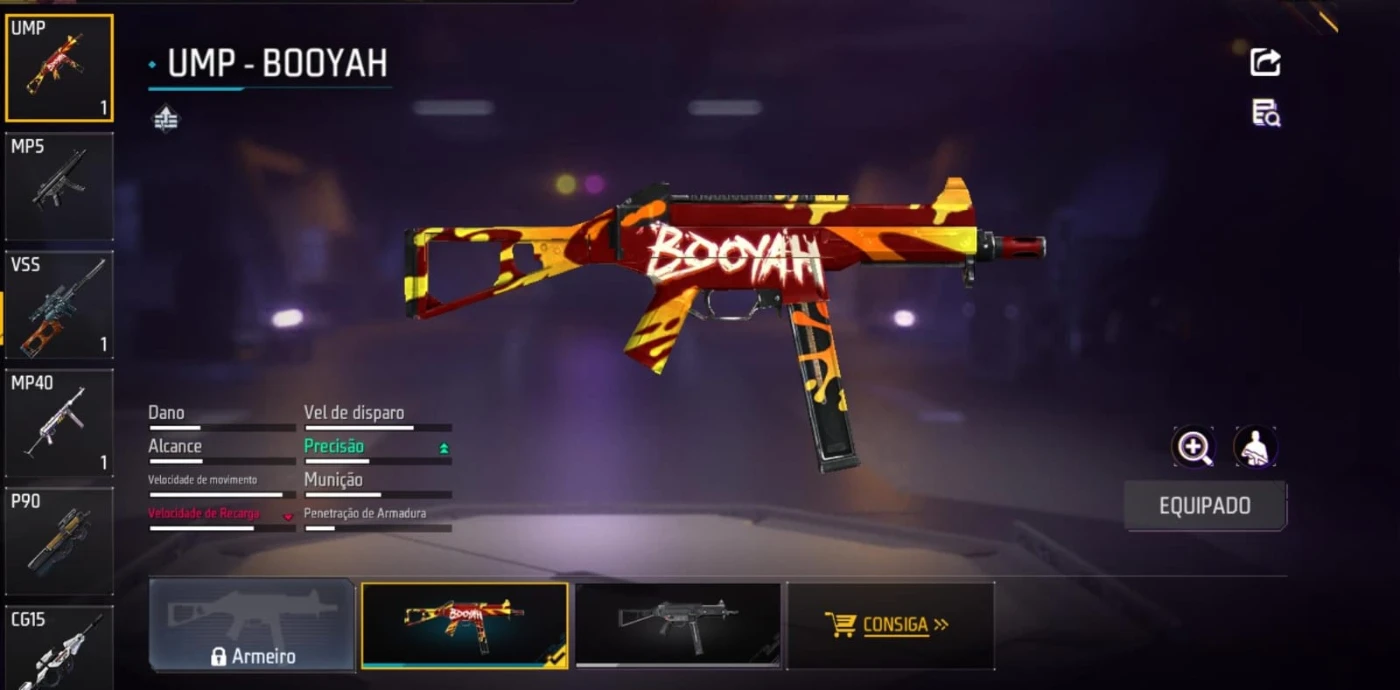Pick the MP40 weapon slot
The height and width of the screenshot is (690, 1400).
58,422
